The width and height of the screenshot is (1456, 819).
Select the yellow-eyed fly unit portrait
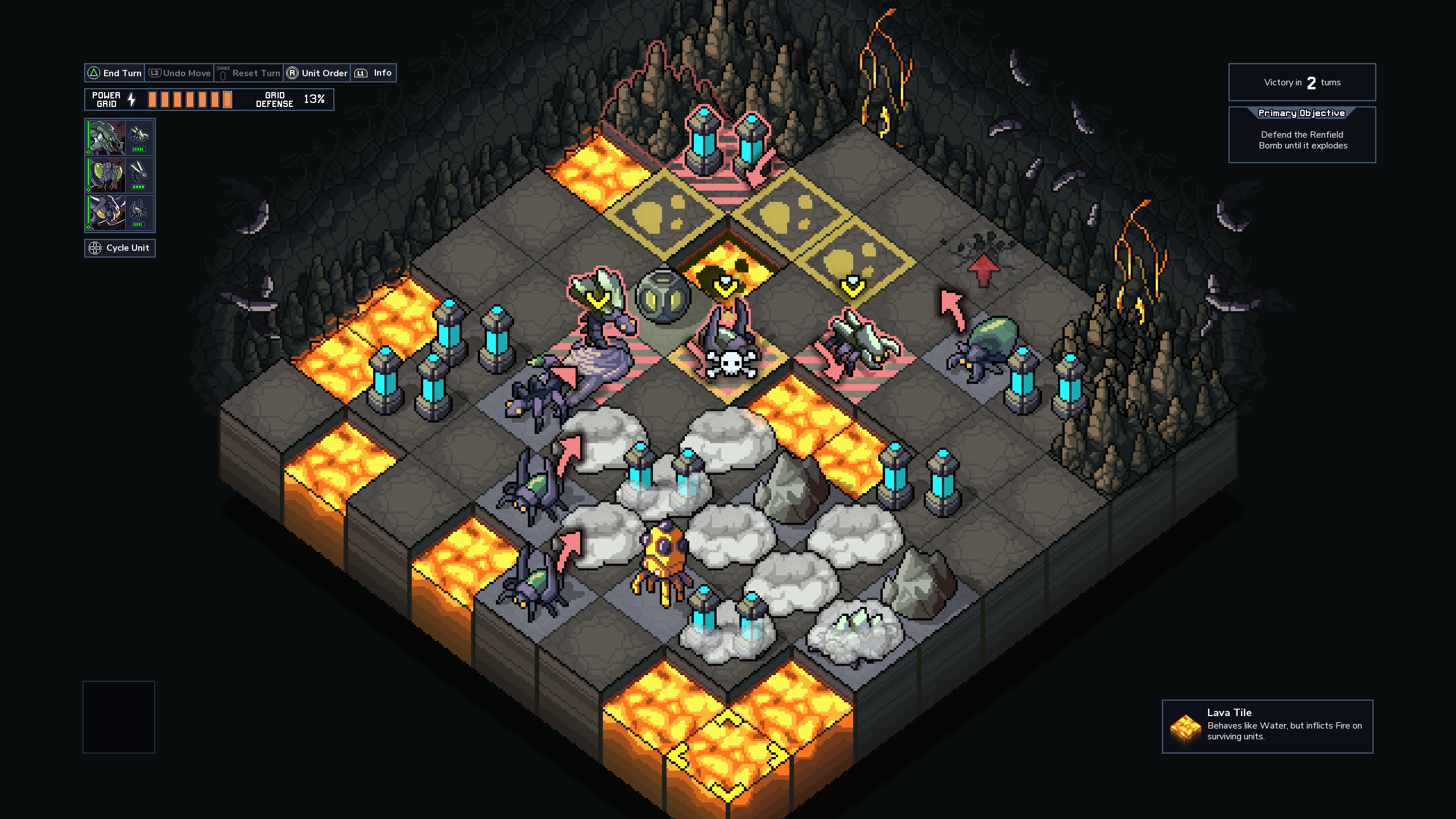click(106, 175)
